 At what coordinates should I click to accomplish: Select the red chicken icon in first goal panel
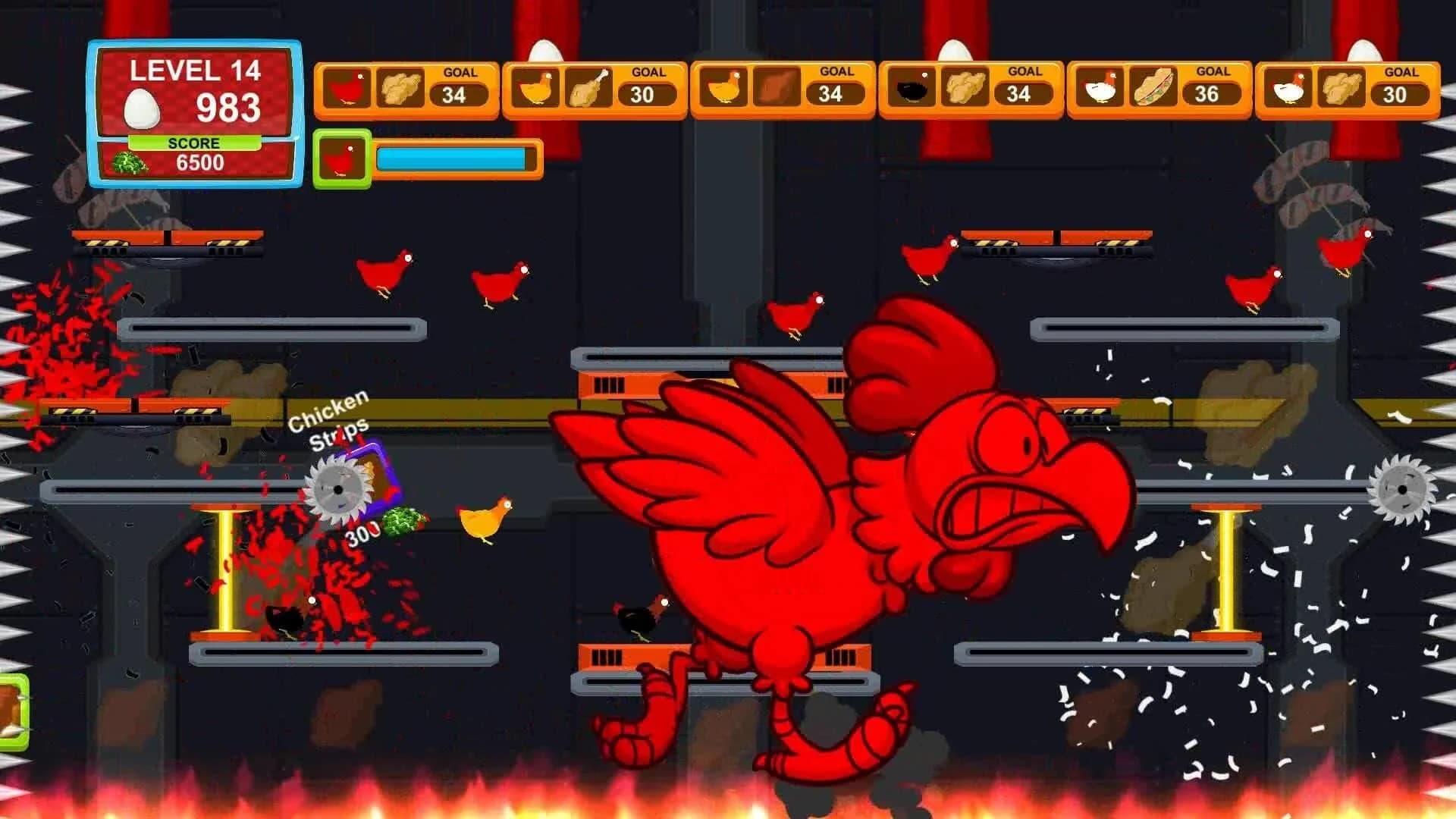pyautogui.click(x=347, y=87)
